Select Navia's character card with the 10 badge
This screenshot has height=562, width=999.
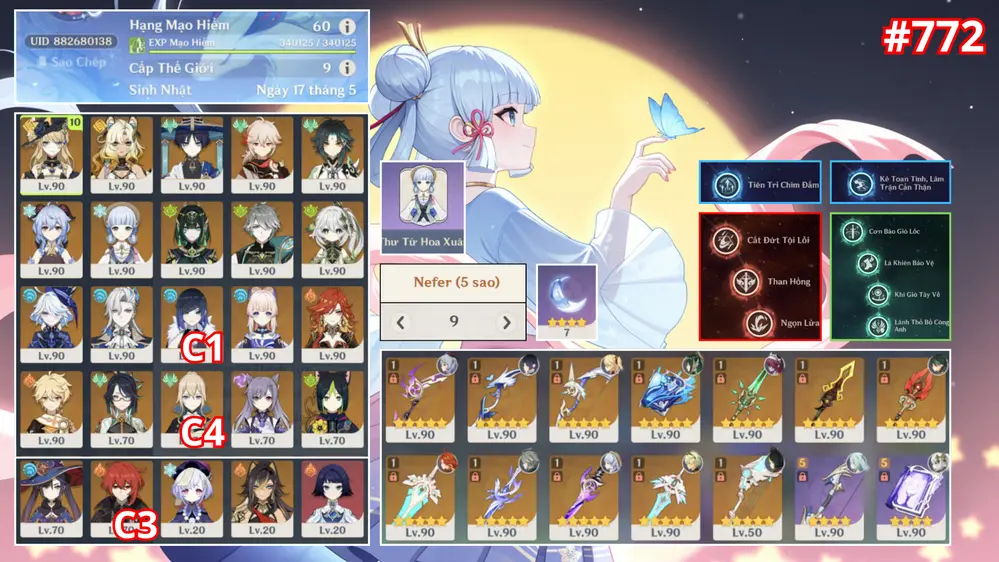tap(50, 154)
